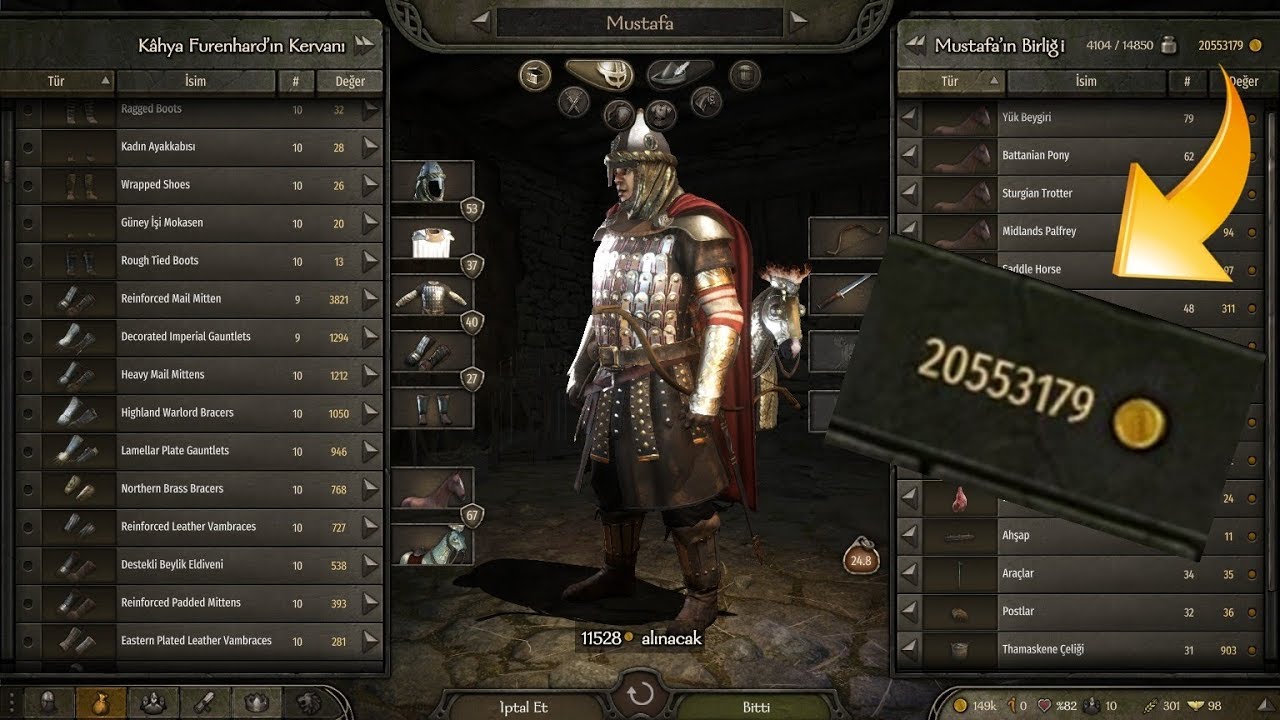Toggle the lock circle beside Wrapped Shoes

click(26, 184)
